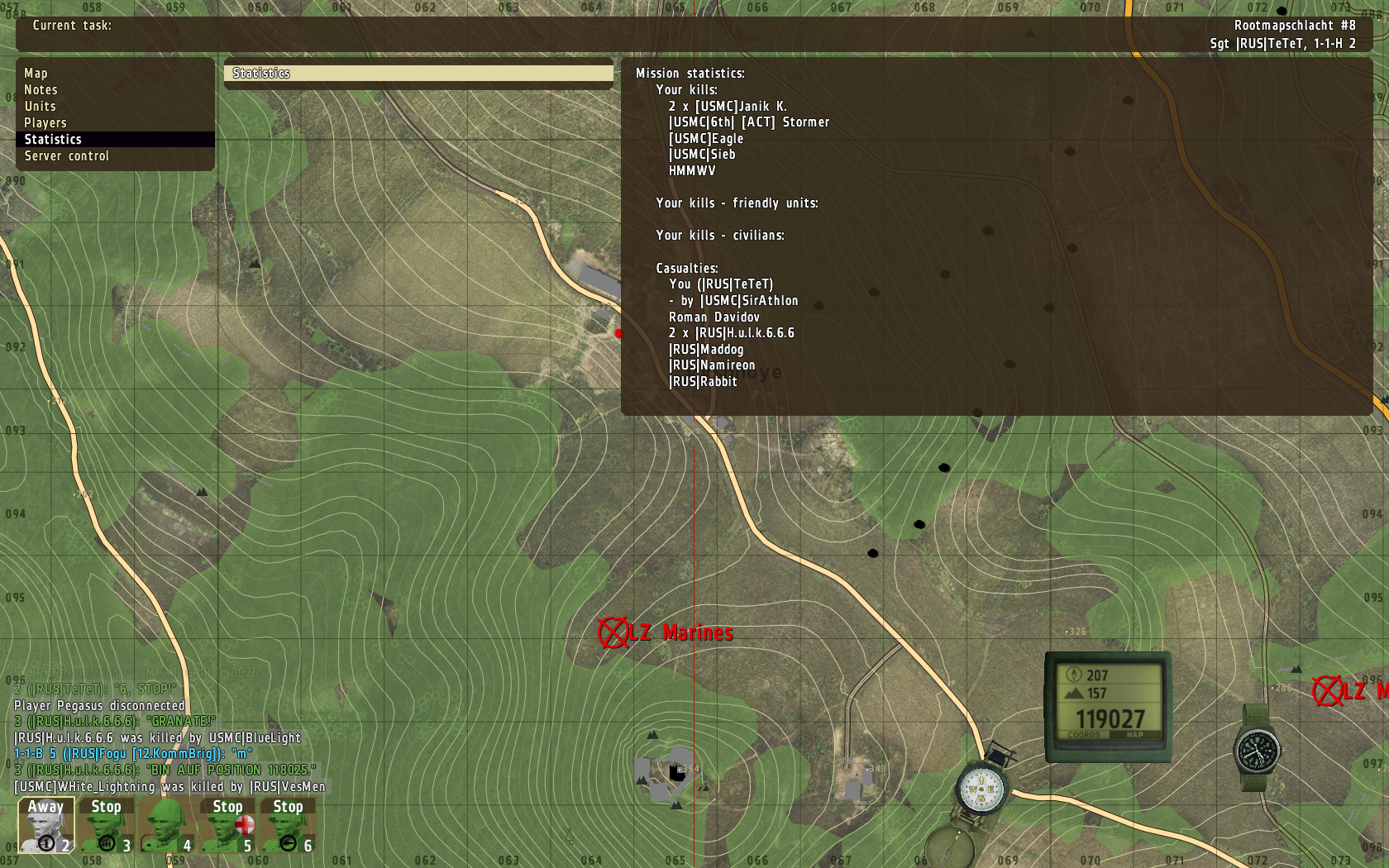1389x868 pixels.
Task: Open Server control
Action: click(67, 156)
